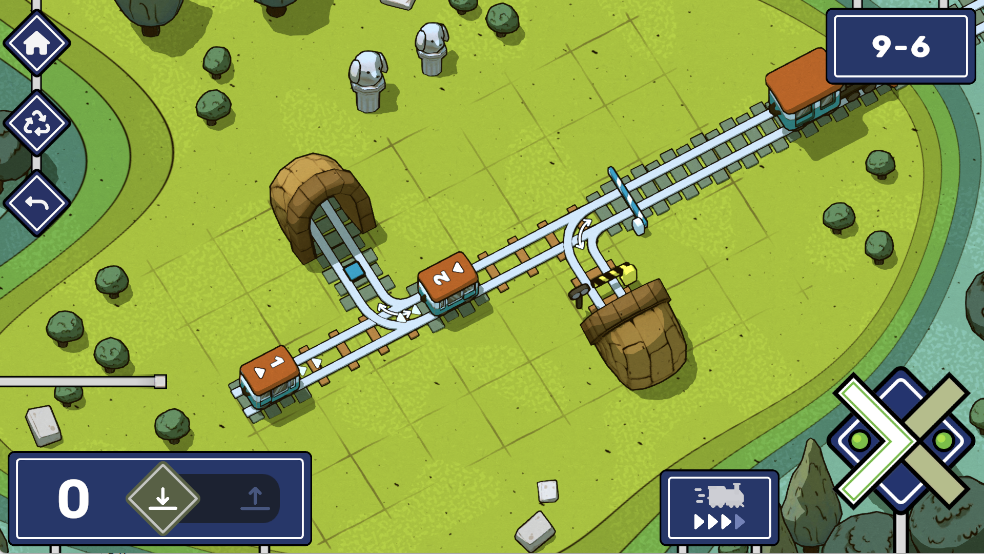Select the diamond download-arrow mode

163,498
